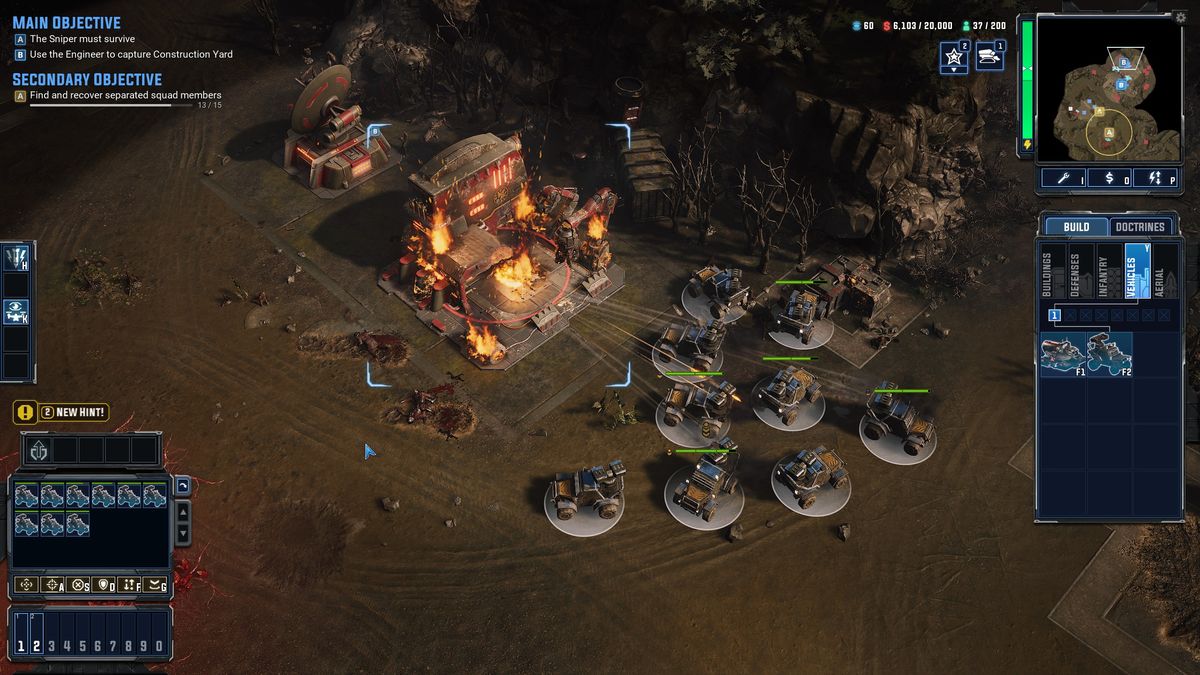Issue the shield guard command
This screenshot has width=1200, height=675.
point(104,585)
